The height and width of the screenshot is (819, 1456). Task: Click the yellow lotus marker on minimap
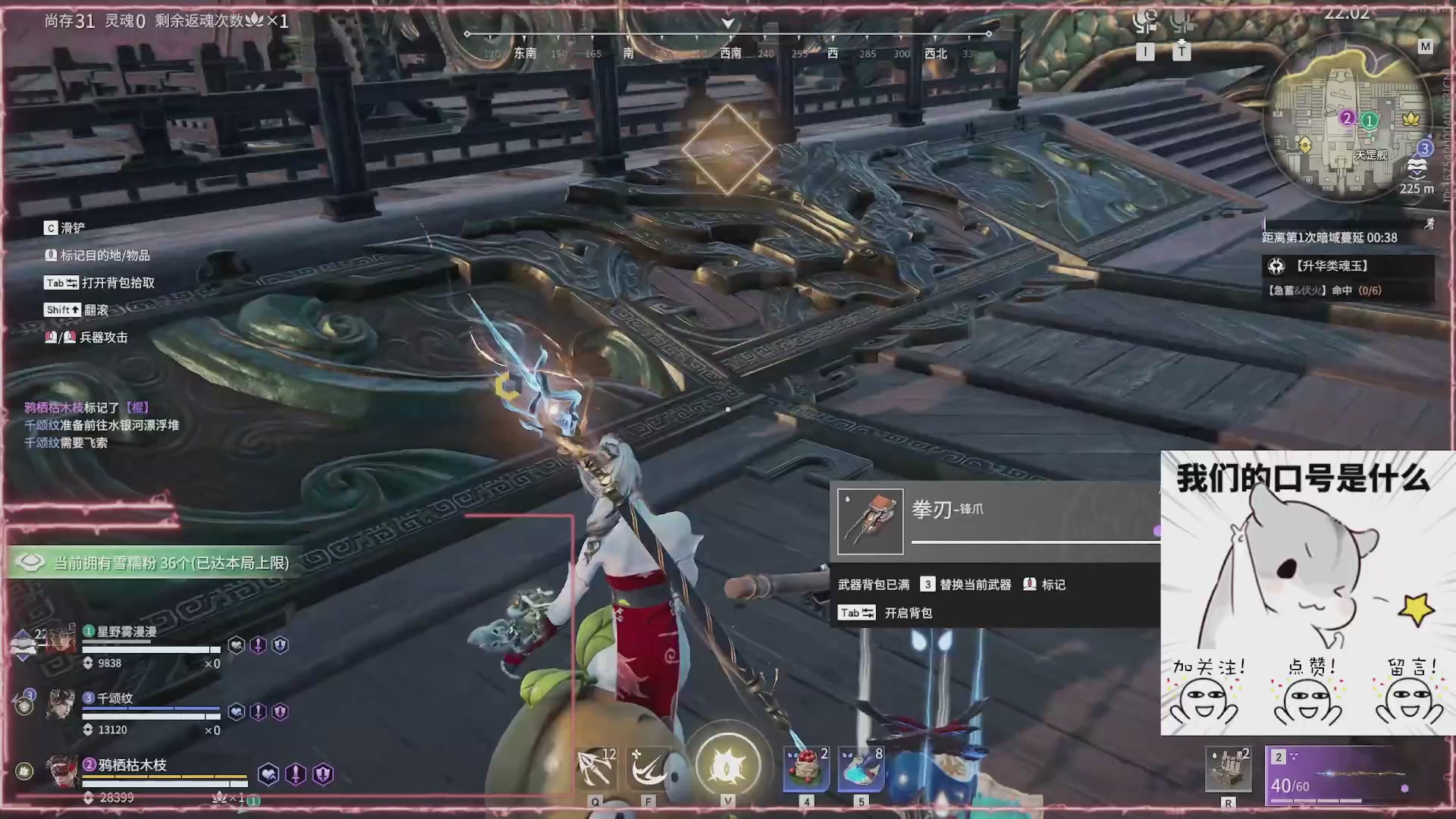pos(1410,118)
